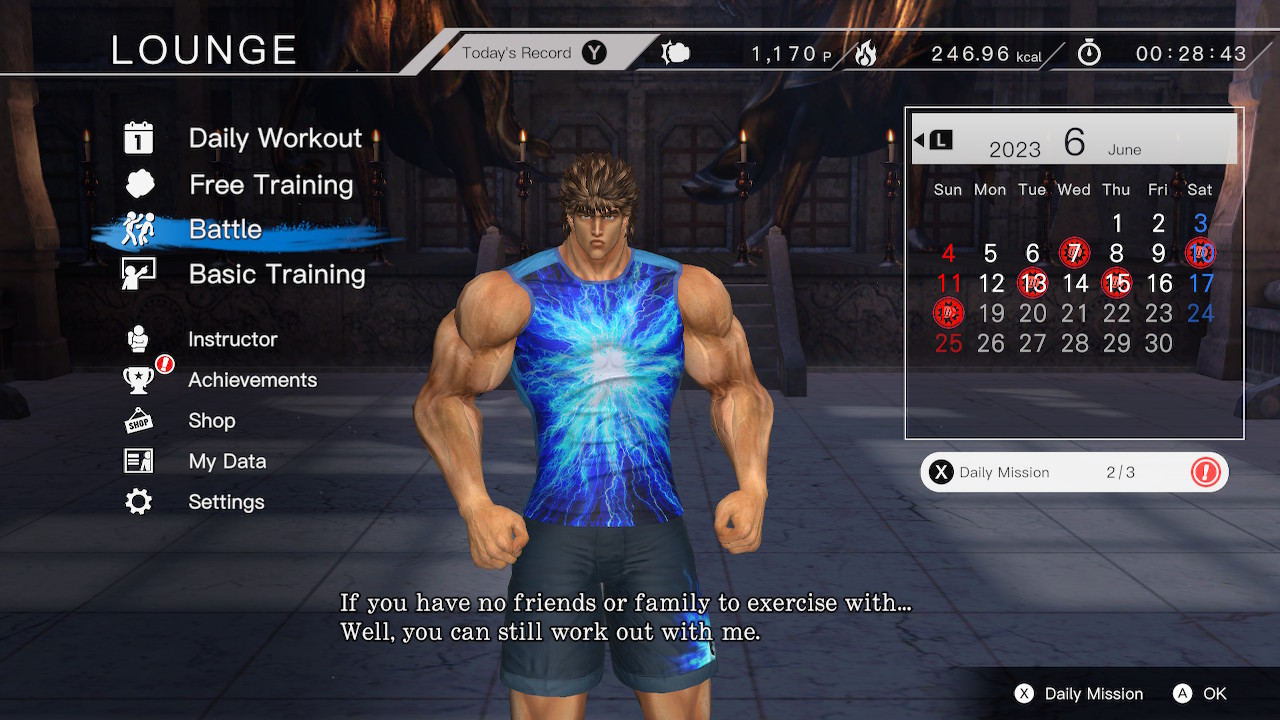Screen dimensions: 1280x720
Task: Enter the Shop
Action: [x=212, y=421]
